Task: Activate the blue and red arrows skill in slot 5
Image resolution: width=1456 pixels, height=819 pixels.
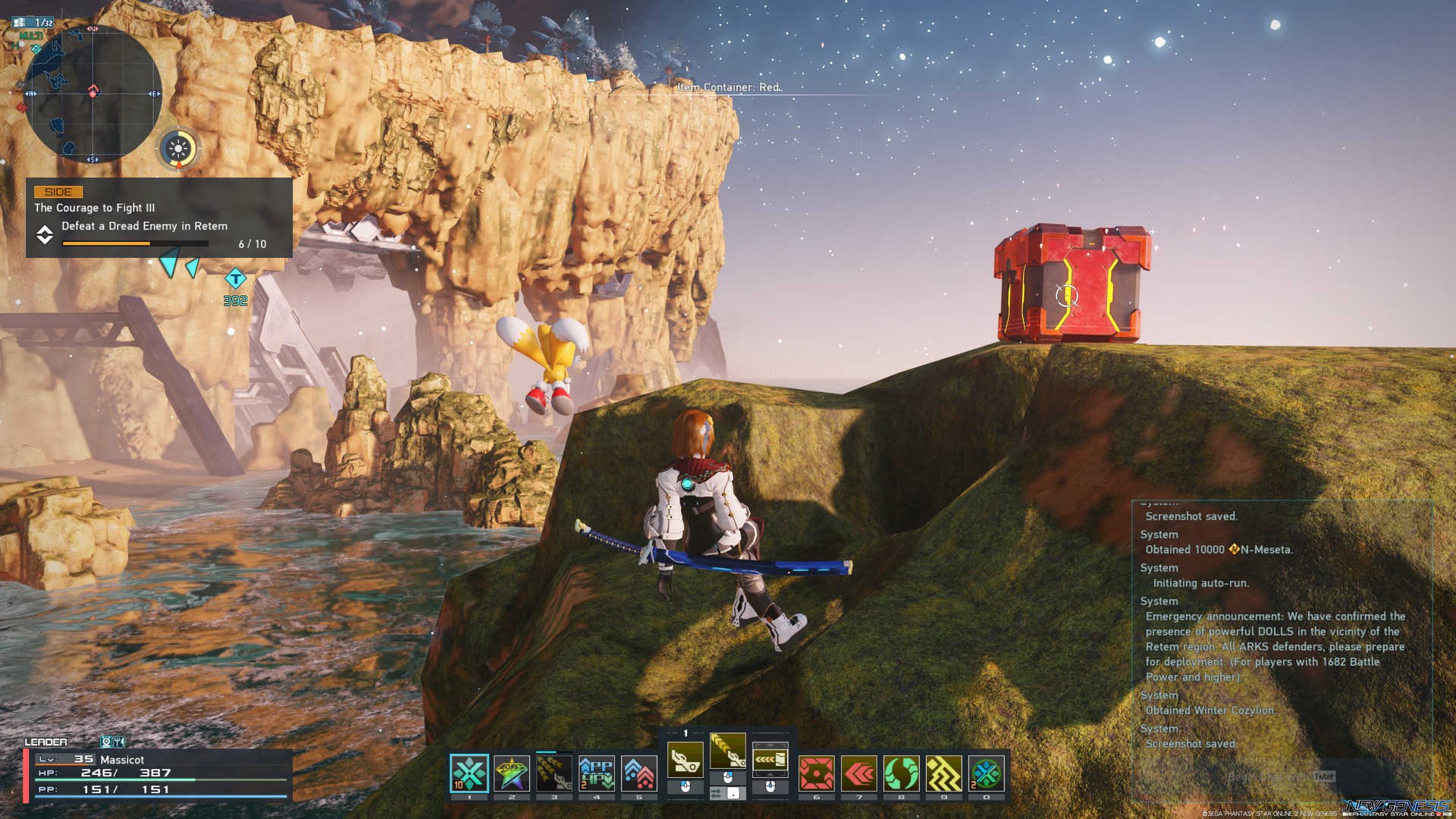Action: coord(639,773)
